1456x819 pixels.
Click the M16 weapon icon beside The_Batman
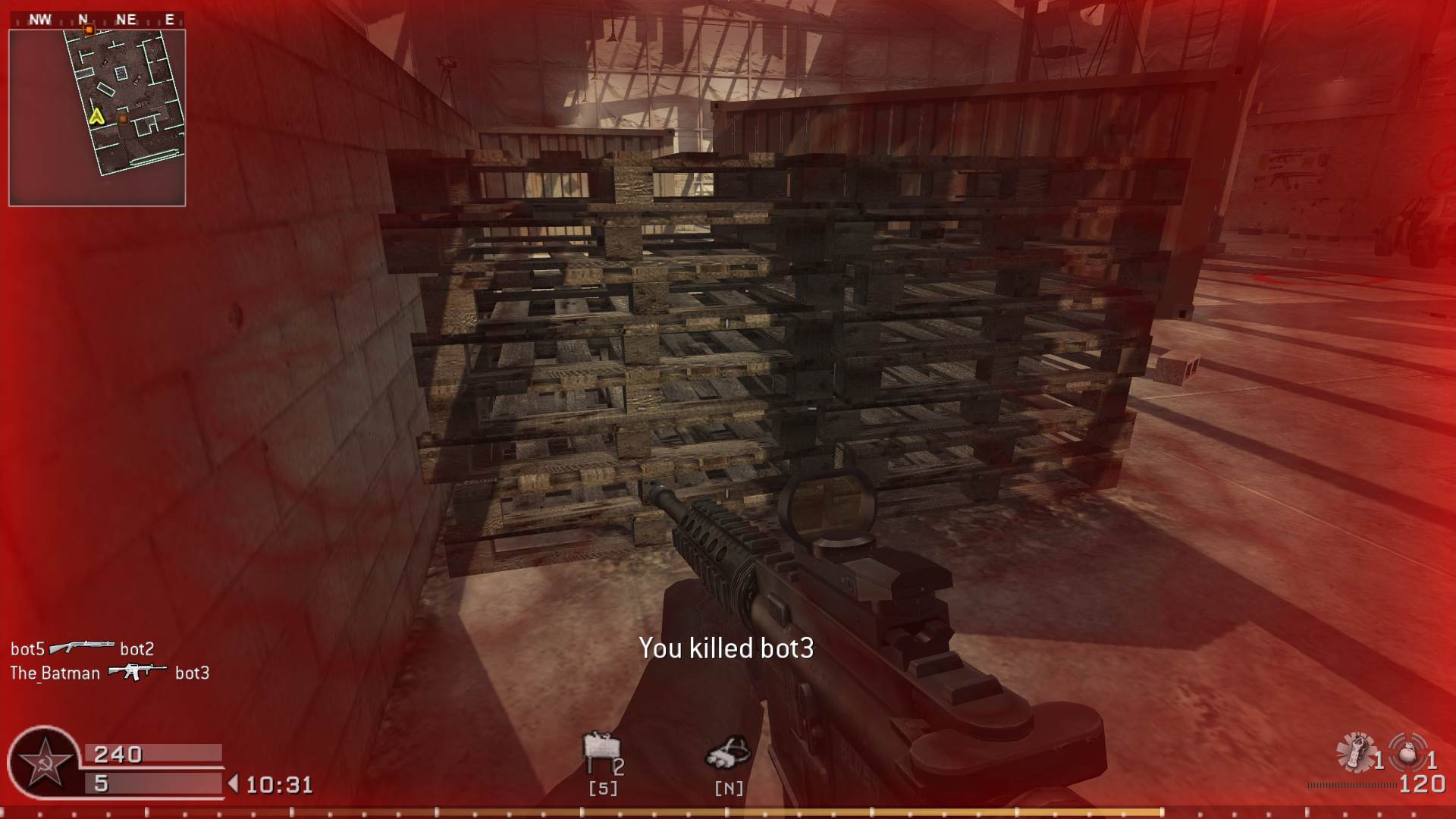136,673
